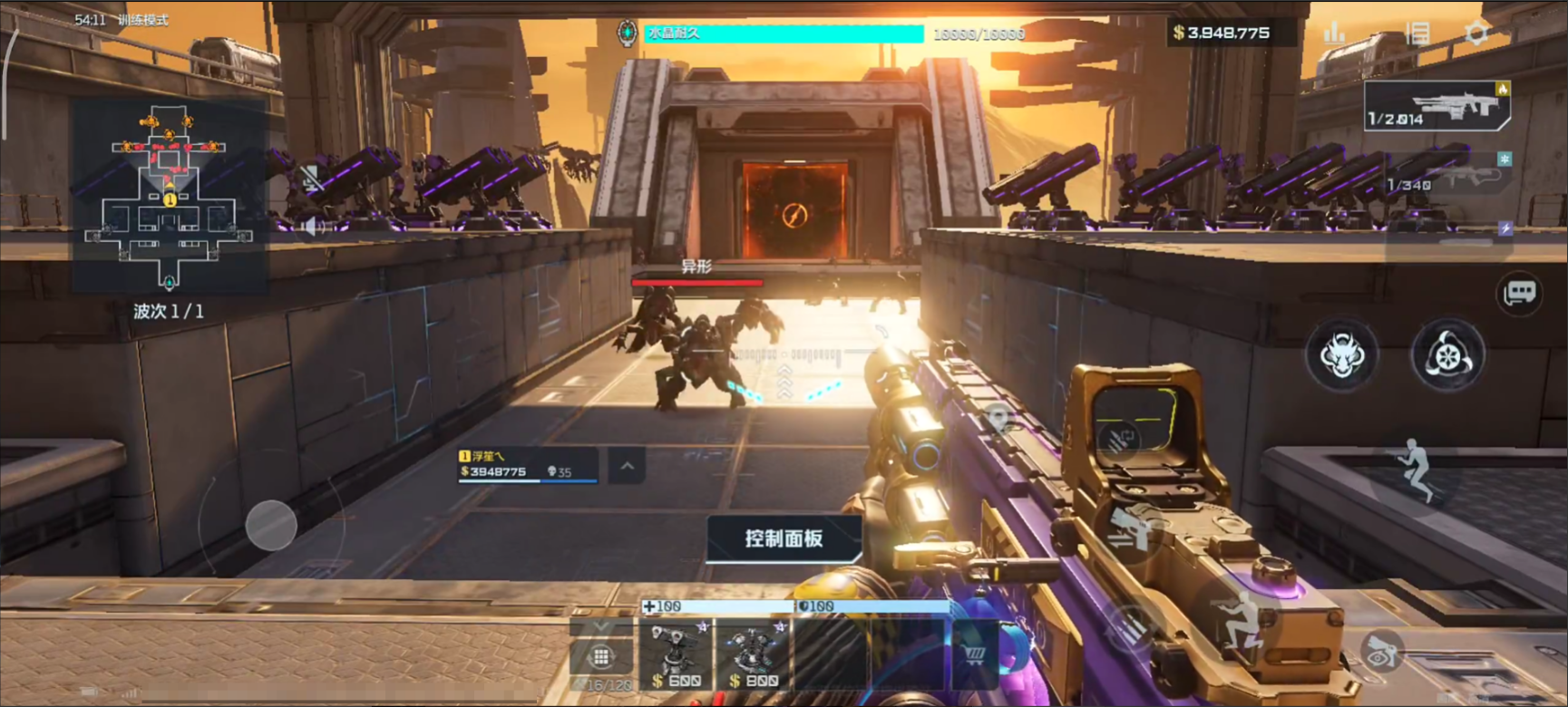Open the shopping cart store
The height and width of the screenshot is (707, 1568).
pos(975,654)
